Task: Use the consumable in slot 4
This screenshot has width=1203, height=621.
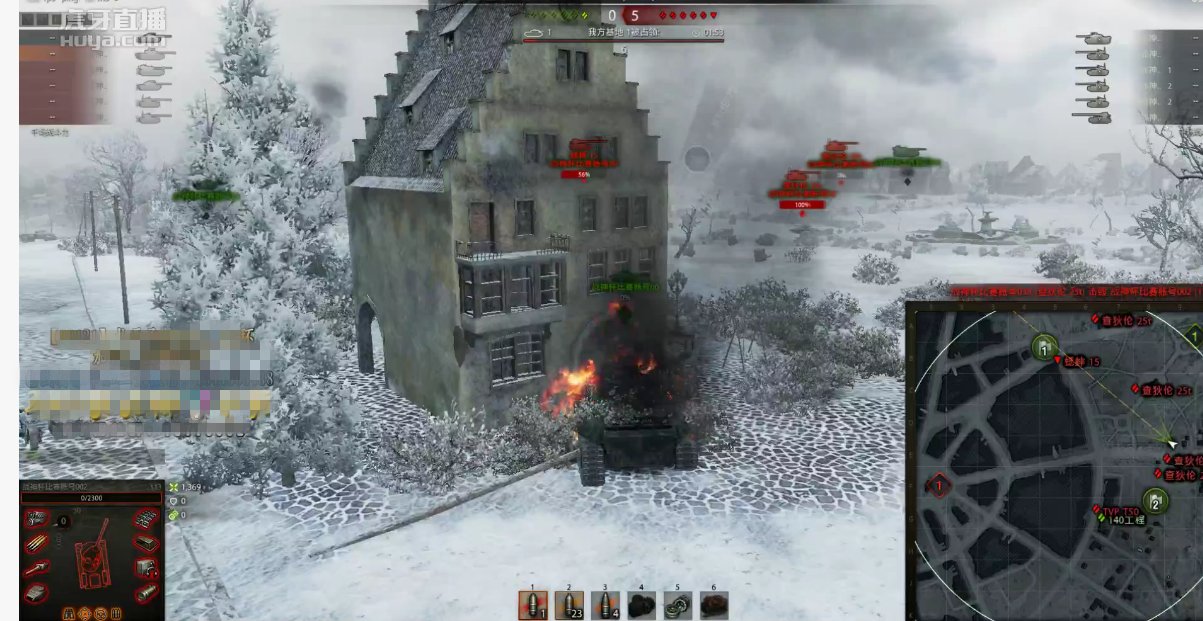Action: click(641, 605)
